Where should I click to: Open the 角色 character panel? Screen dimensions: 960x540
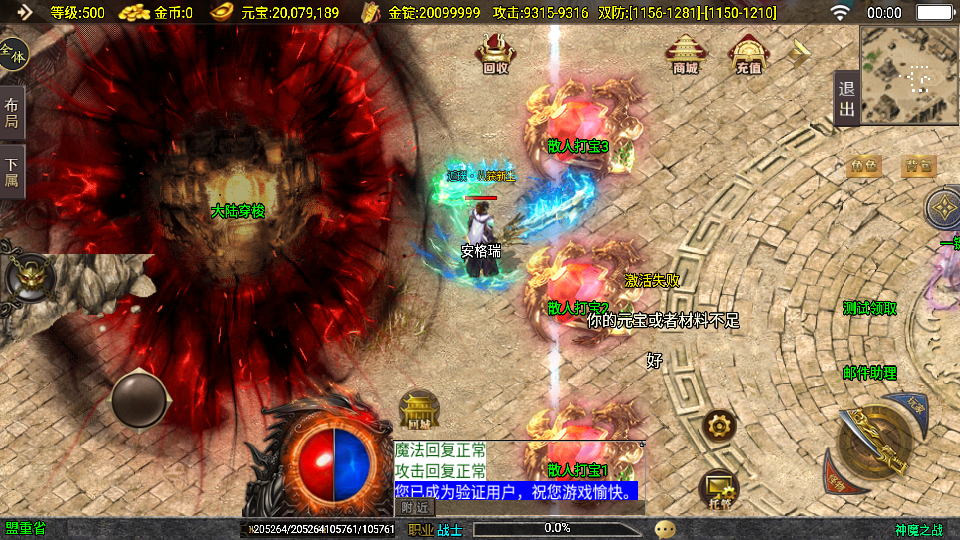(864, 166)
